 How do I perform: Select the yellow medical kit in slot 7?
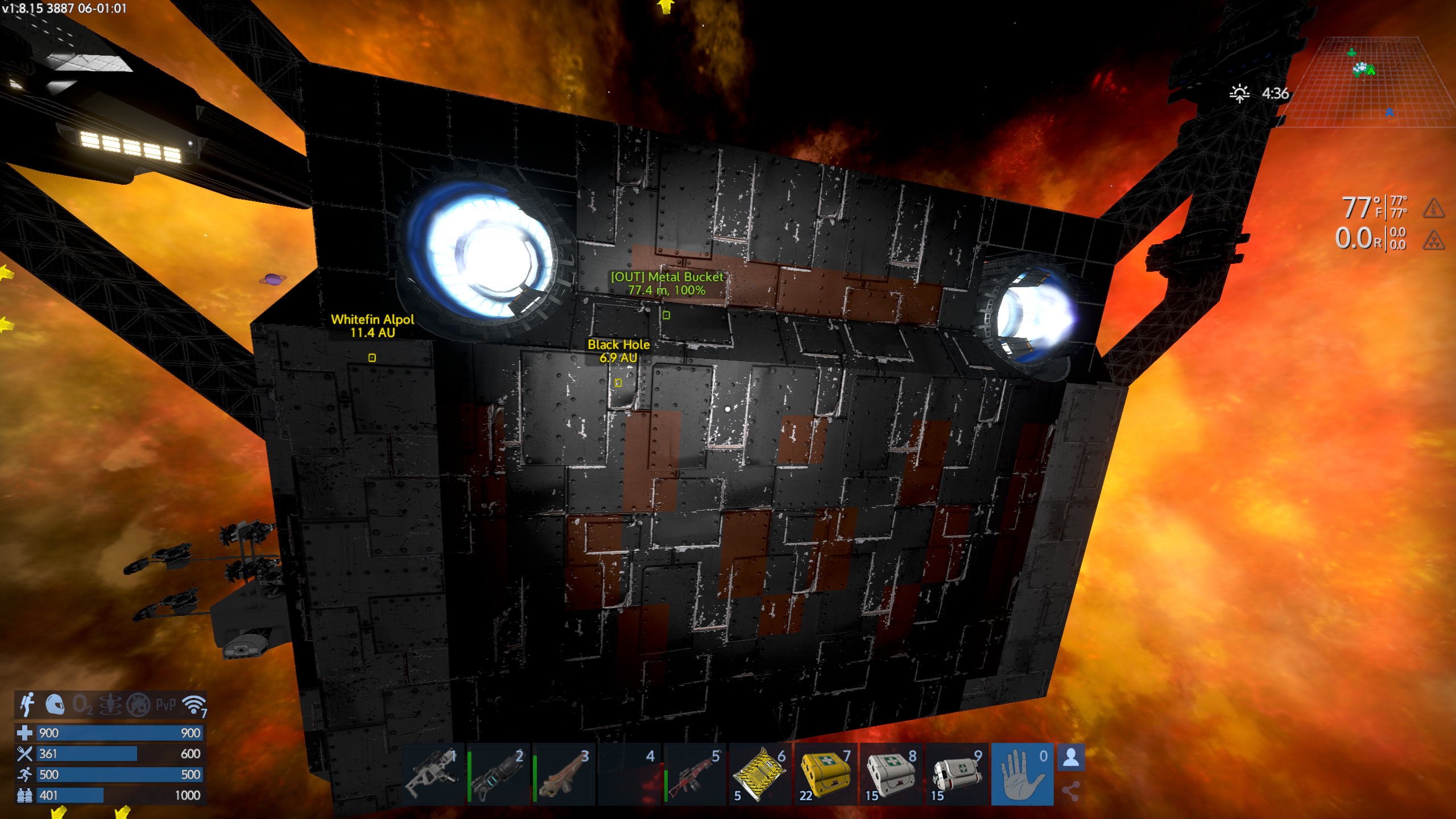[826, 773]
